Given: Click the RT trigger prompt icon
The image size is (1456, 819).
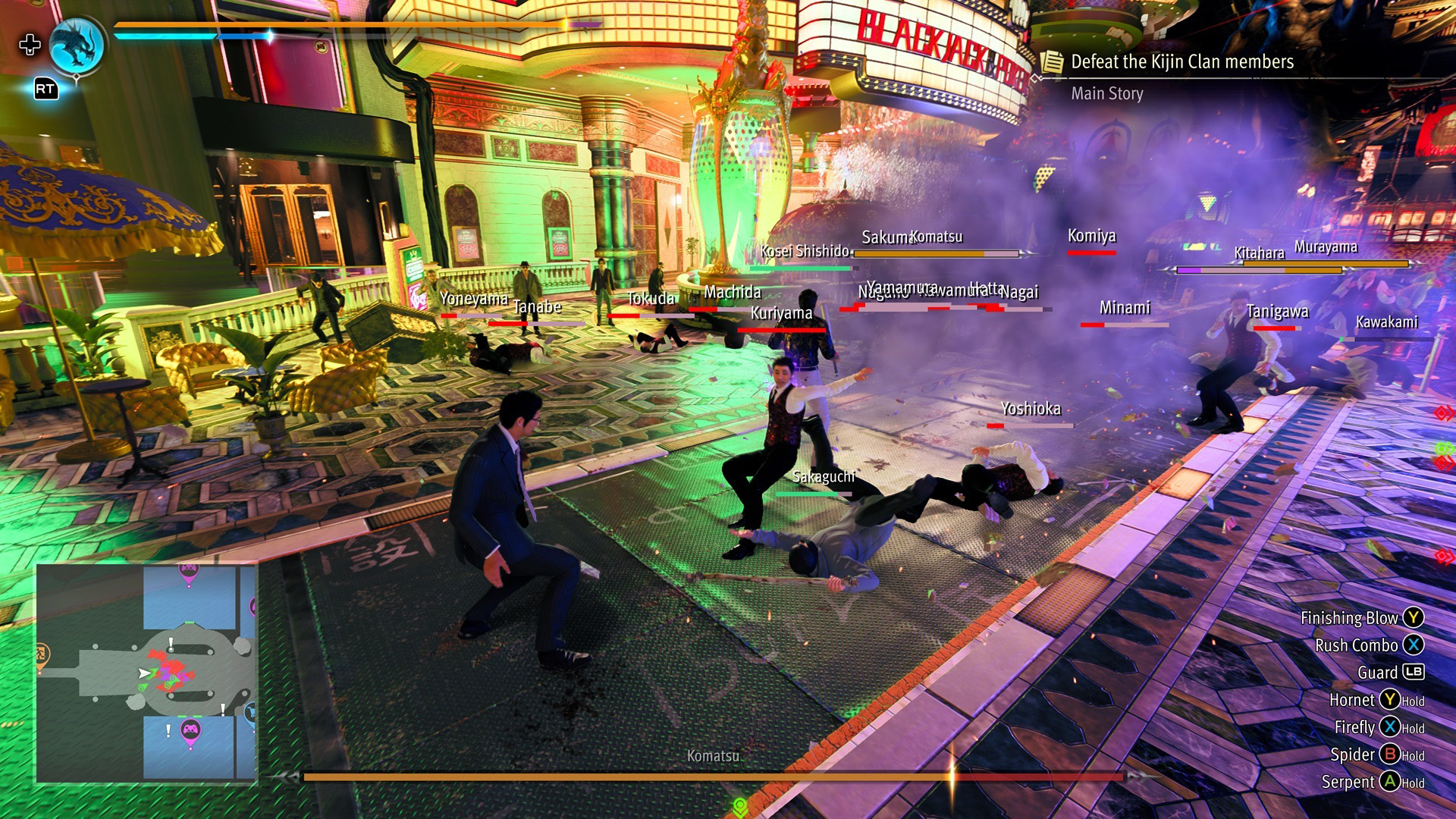Looking at the screenshot, I should click(x=44, y=89).
